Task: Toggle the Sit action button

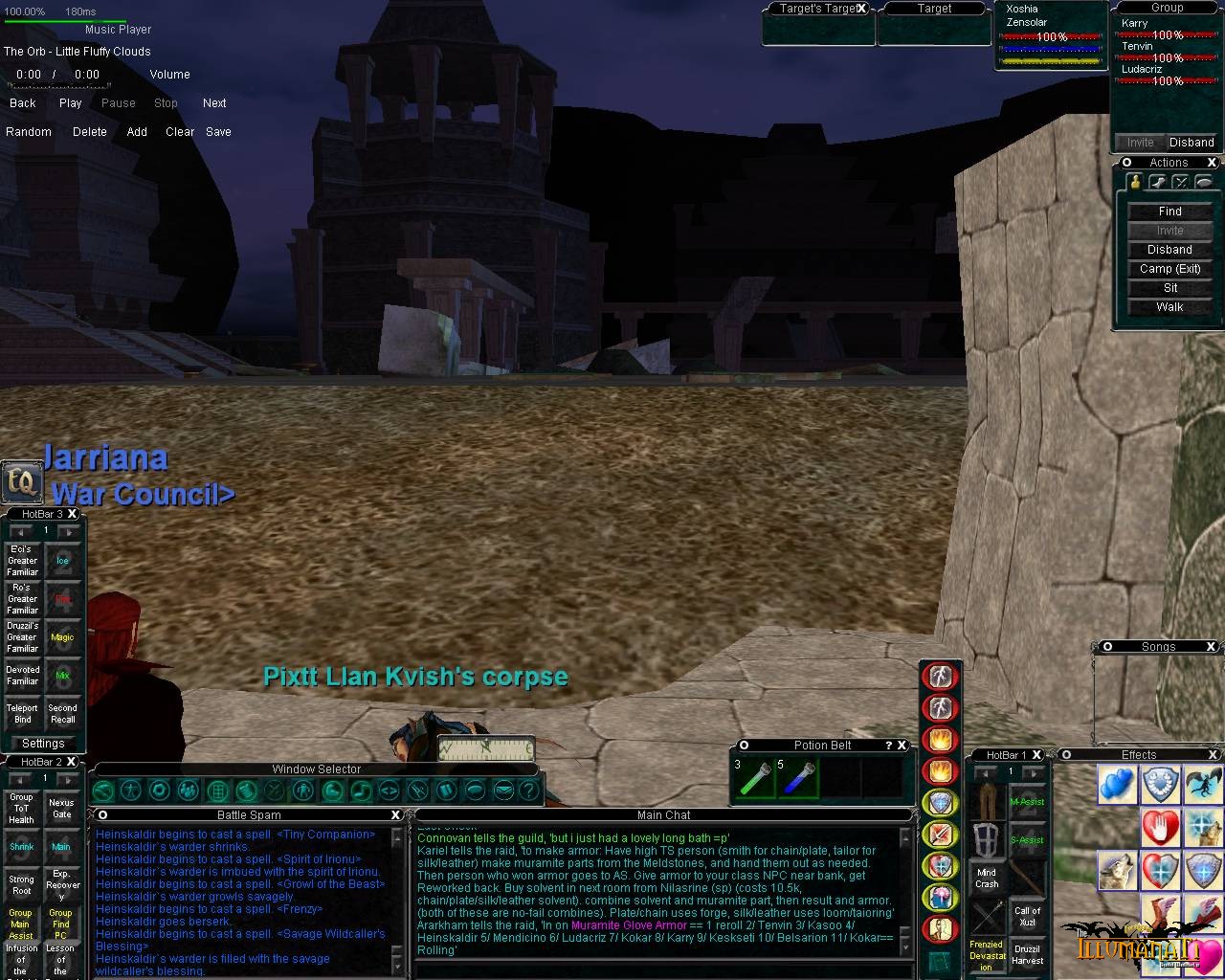Action: 1169,288
